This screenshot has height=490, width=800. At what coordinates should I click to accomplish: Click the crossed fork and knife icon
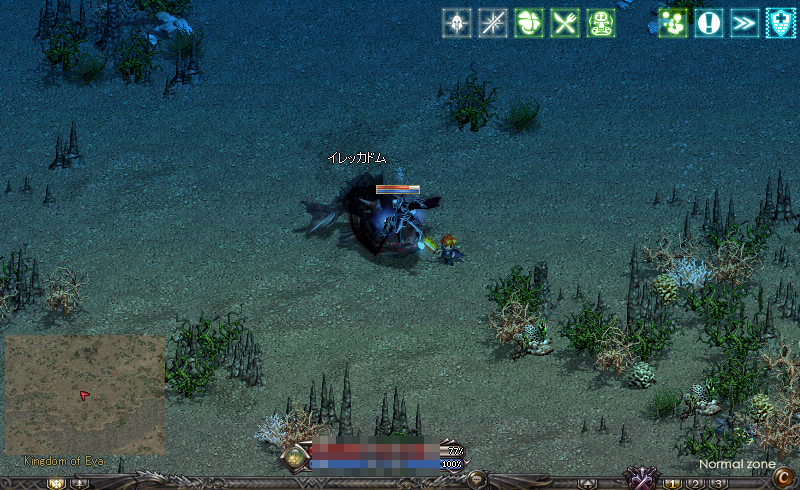565,23
